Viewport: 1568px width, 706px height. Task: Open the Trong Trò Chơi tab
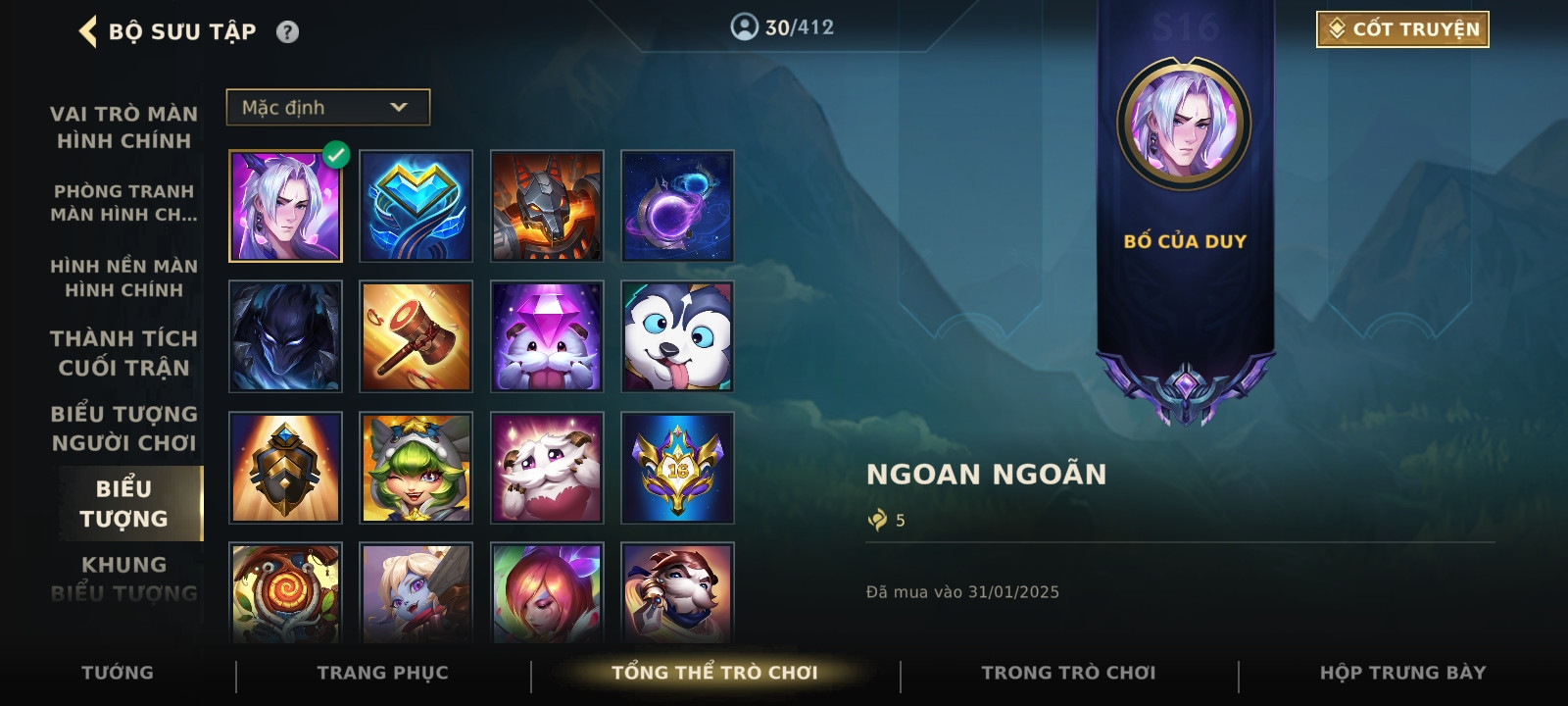[1068, 673]
